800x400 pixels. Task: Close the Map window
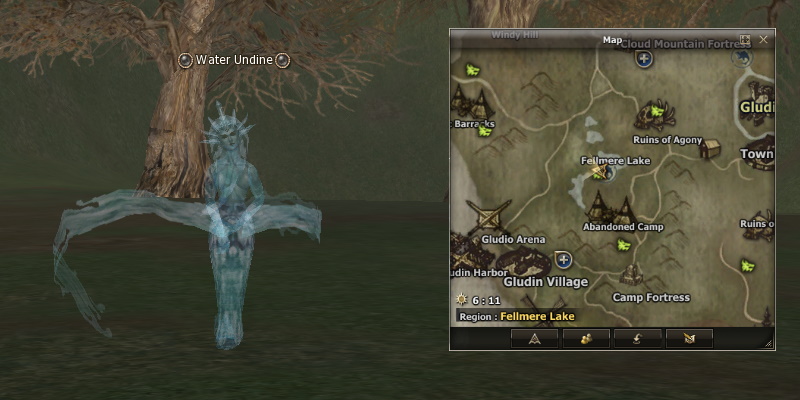(x=764, y=40)
